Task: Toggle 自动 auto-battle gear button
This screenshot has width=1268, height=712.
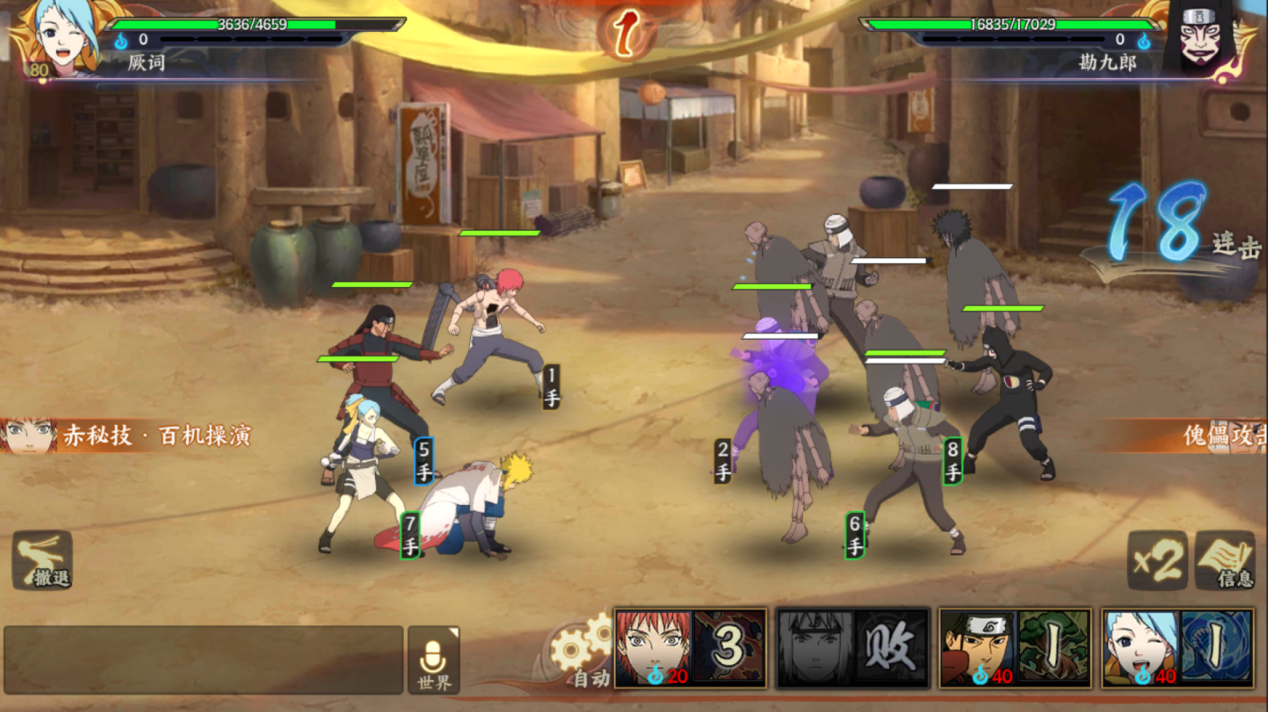Action: pyautogui.click(x=580, y=657)
